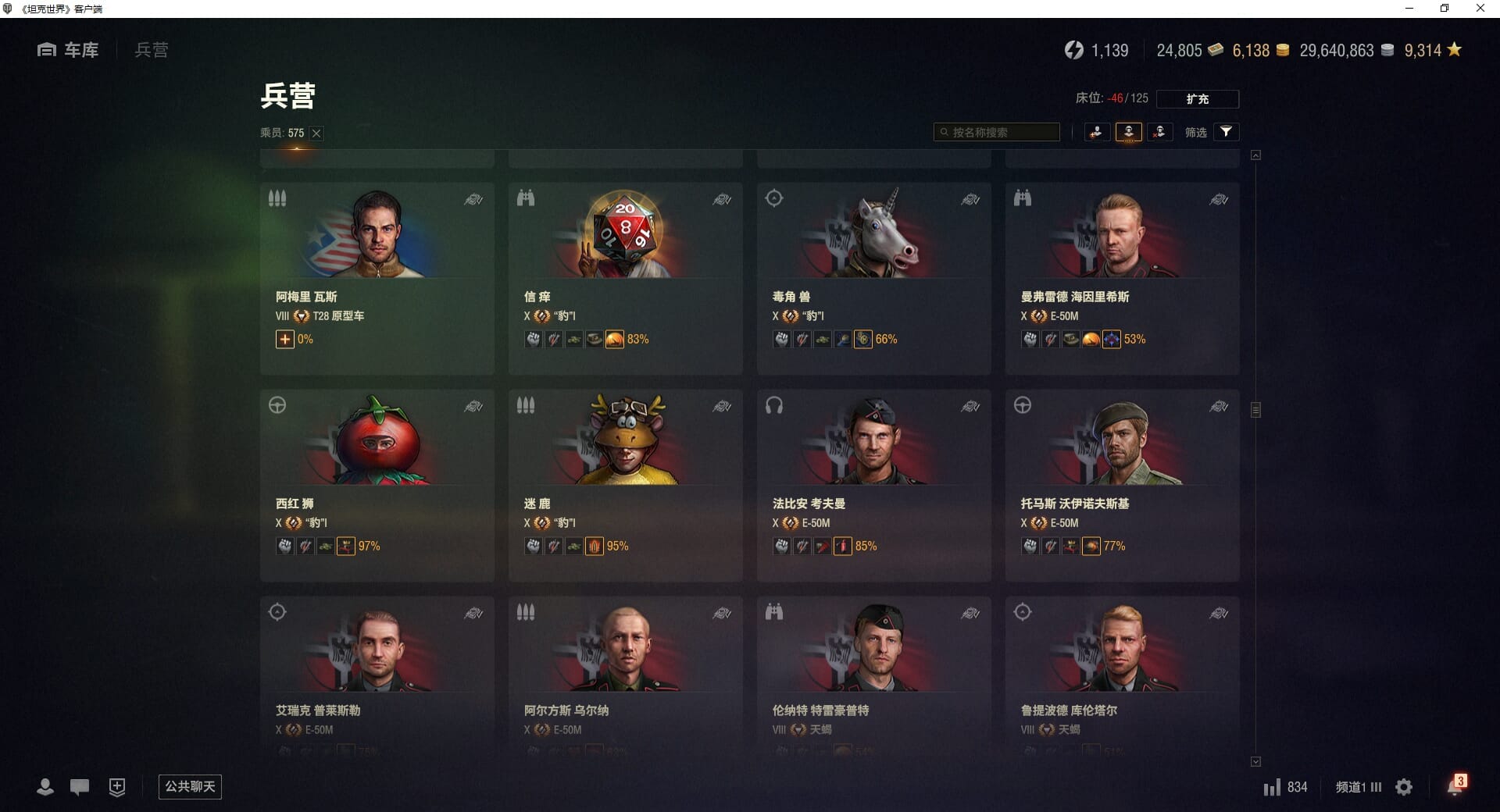The height and width of the screenshot is (812, 1500).
Task: Open settings with the gear icon
Action: click(1404, 787)
